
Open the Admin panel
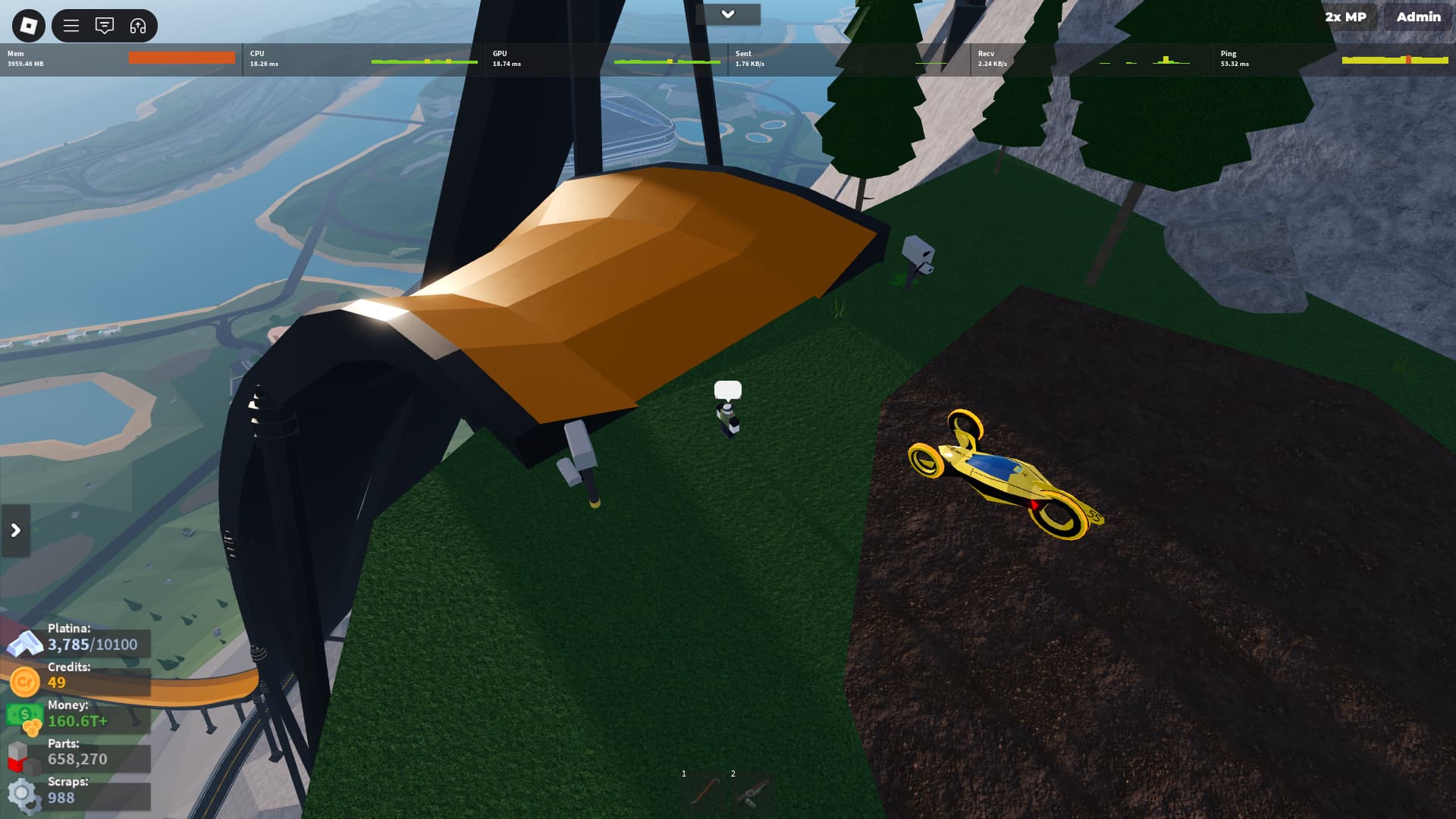pyautogui.click(x=1418, y=17)
